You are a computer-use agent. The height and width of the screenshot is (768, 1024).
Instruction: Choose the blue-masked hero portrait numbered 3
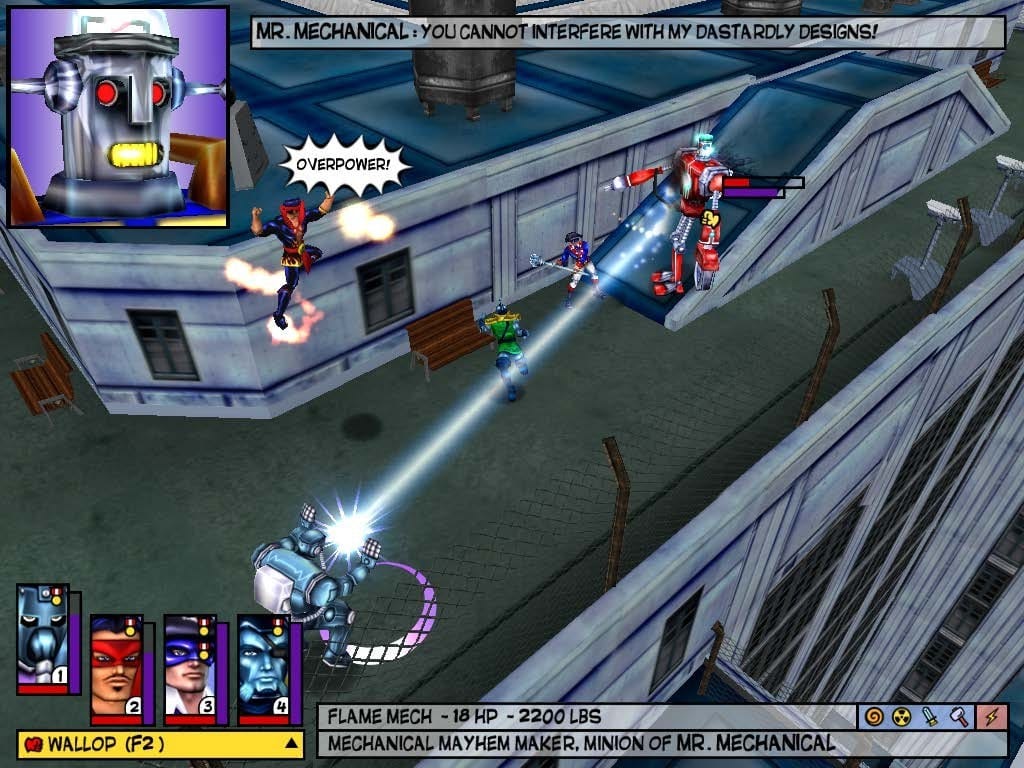[x=190, y=667]
